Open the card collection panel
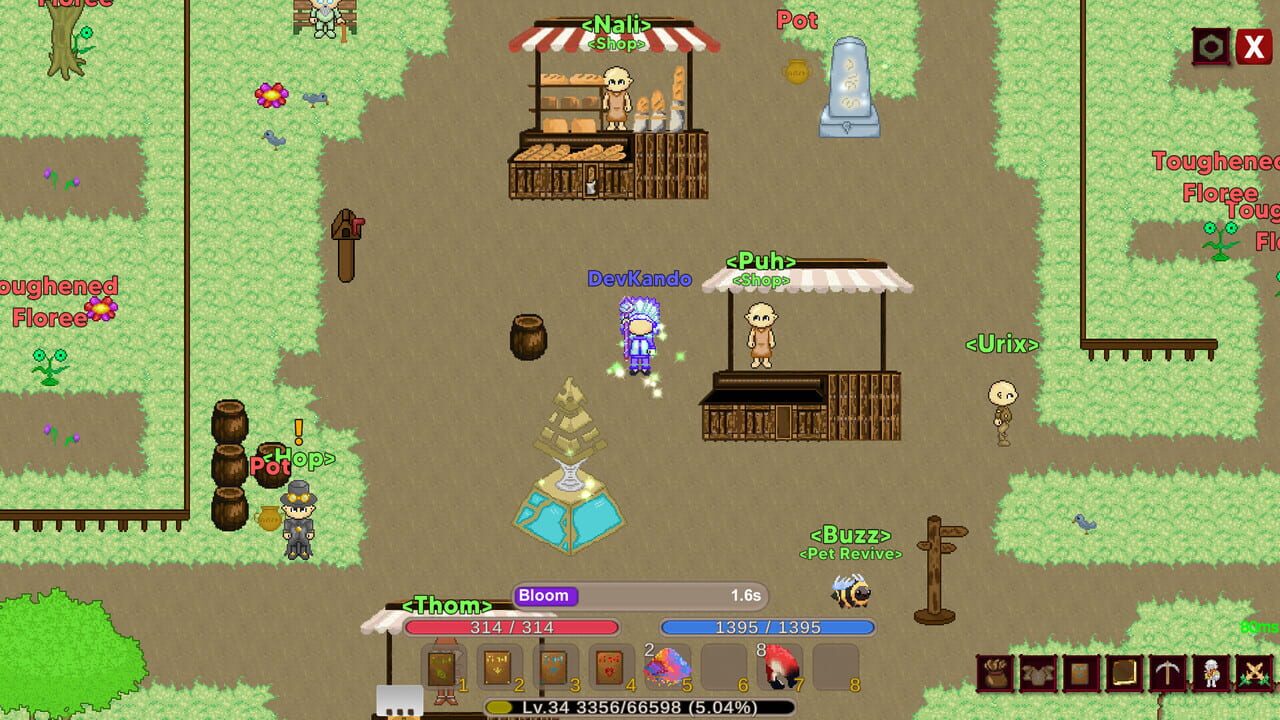This screenshot has width=1280, height=720. 1080,672
